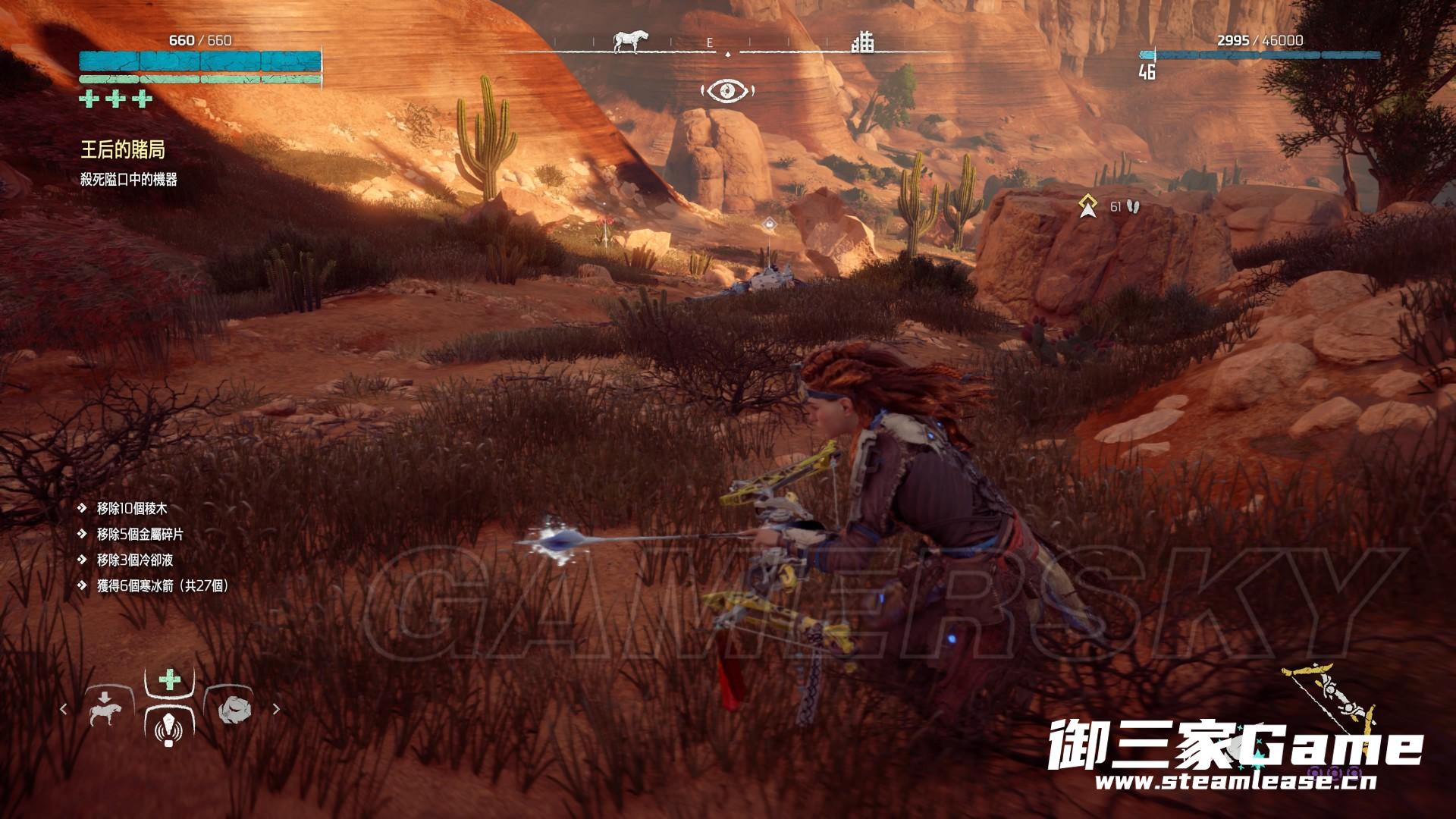The height and width of the screenshot is (819, 1456).
Task: Click the right arrow of the tool selector
Action: [276, 710]
